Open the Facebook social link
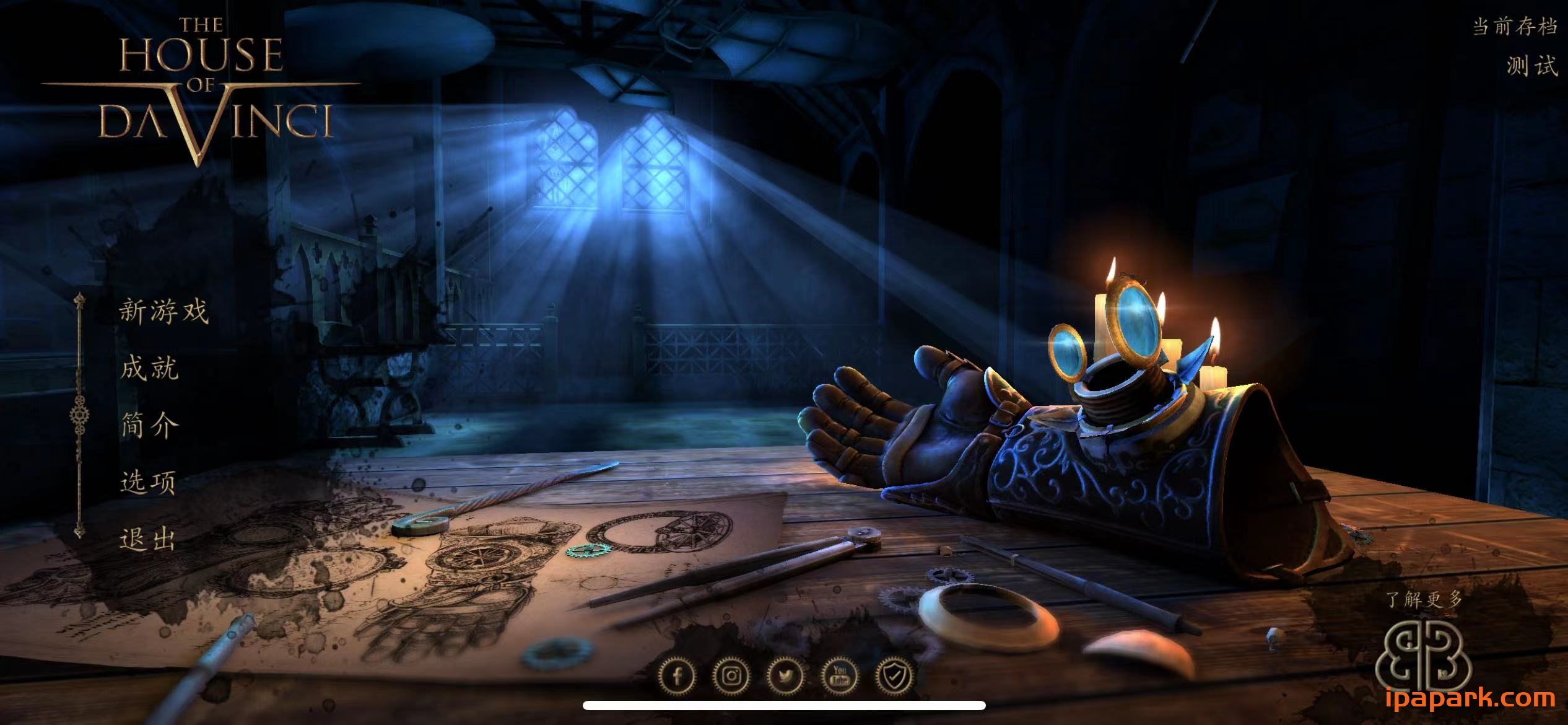The height and width of the screenshot is (725, 1568). pyautogui.click(x=677, y=675)
